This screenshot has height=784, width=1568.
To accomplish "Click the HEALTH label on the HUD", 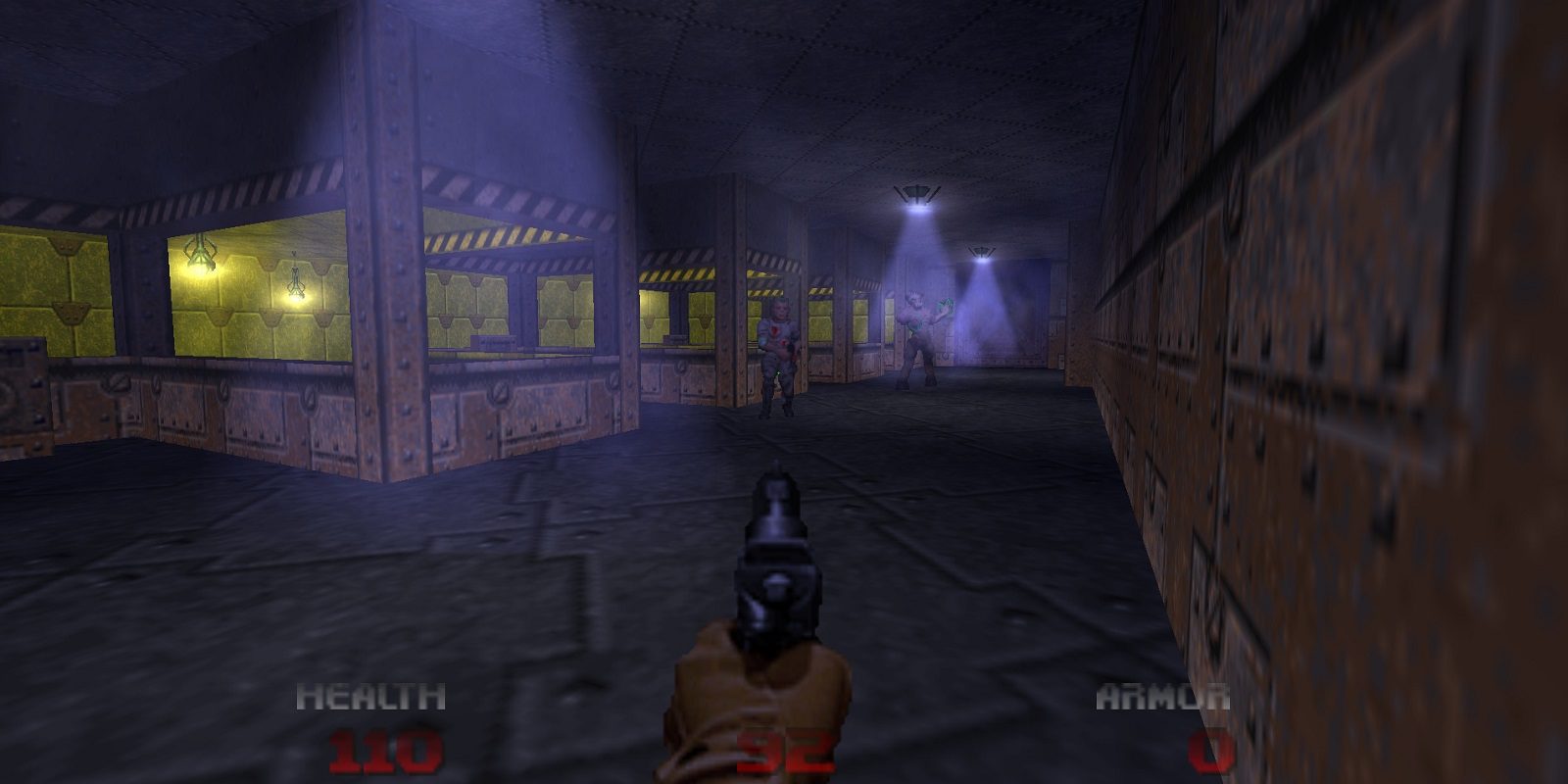I will (x=370, y=696).
